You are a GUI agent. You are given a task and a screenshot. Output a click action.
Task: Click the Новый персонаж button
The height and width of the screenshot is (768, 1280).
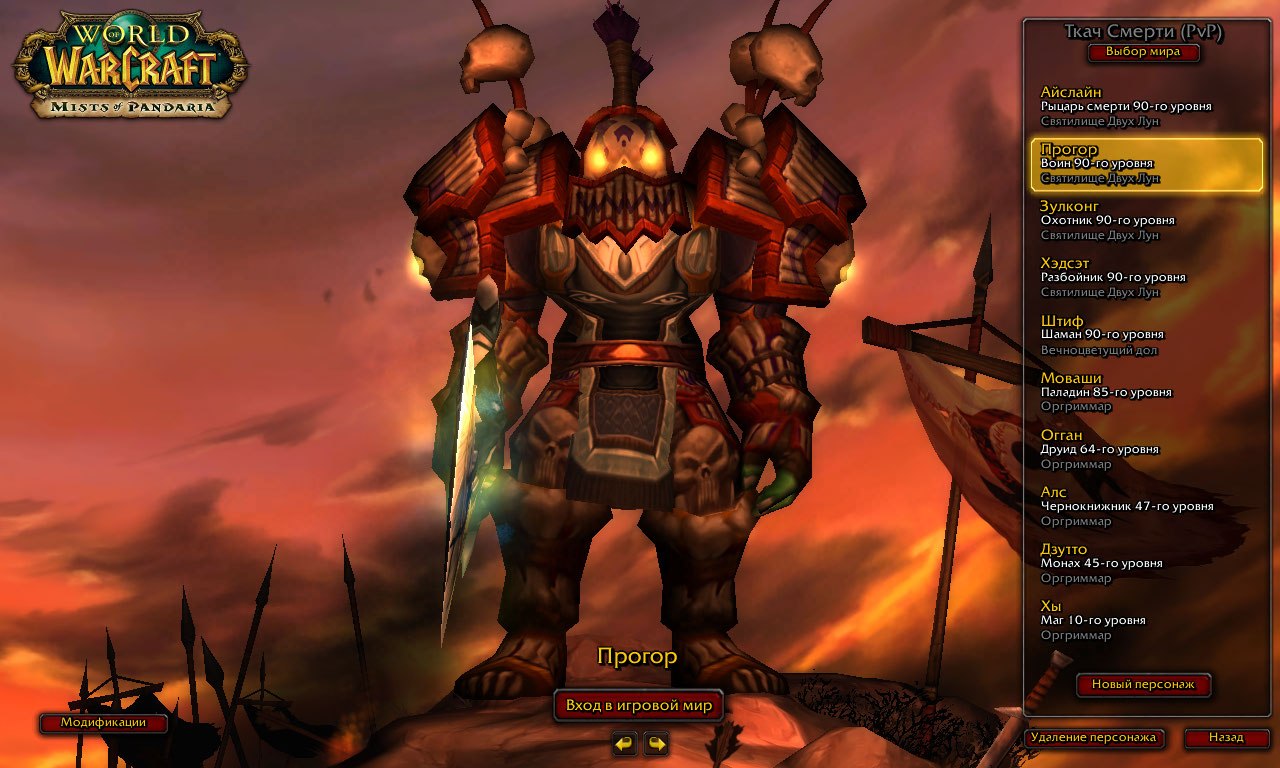(1143, 685)
